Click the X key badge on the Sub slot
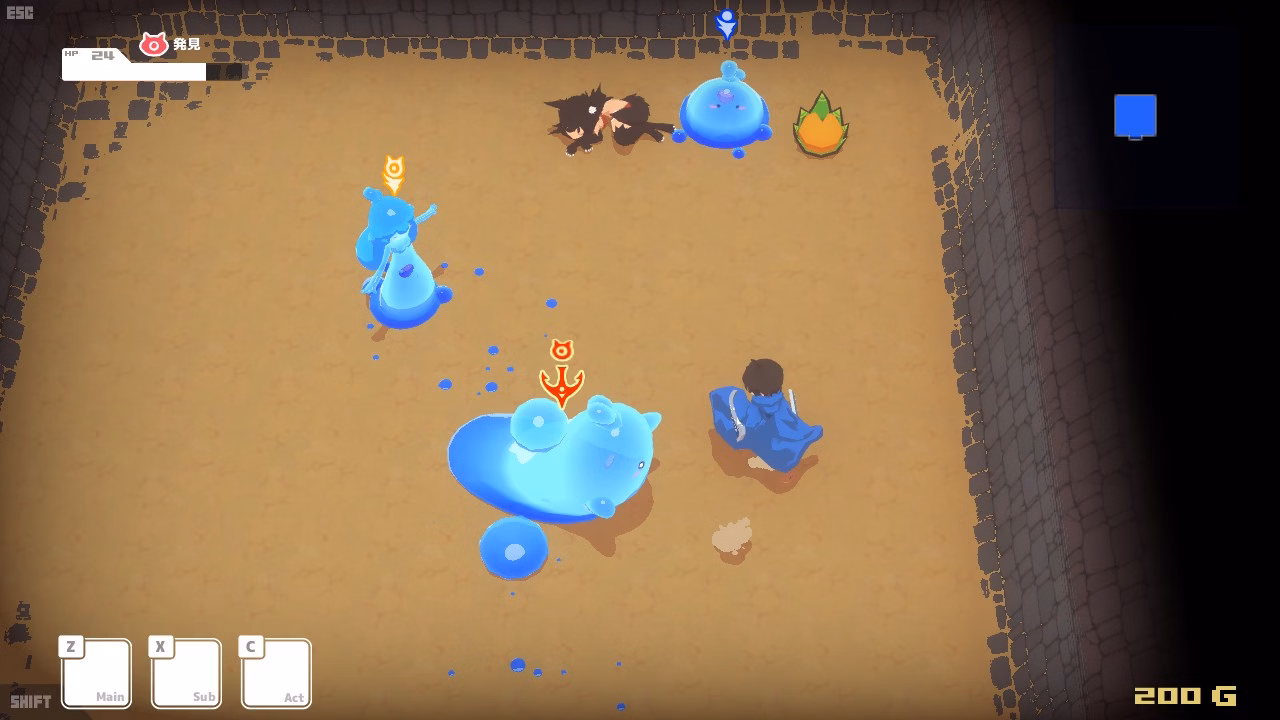Image resolution: width=1280 pixels, height=720 pixels. [x=160, y=647]
